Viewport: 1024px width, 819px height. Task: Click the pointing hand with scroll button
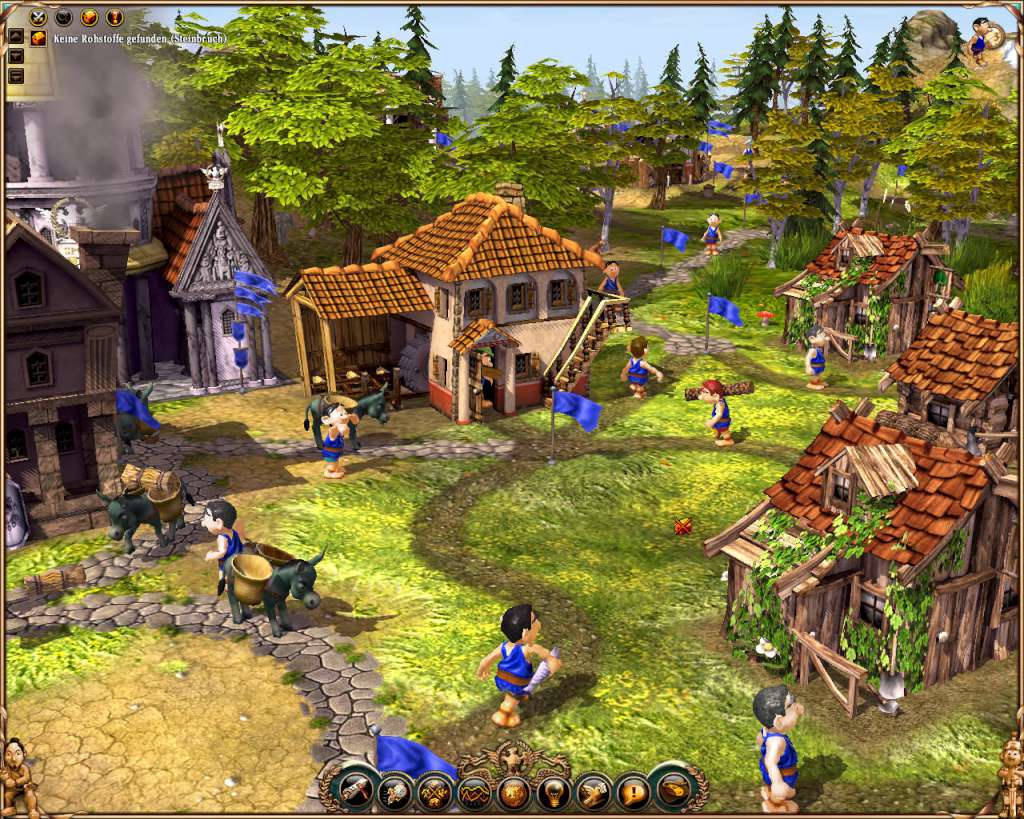(592, 793)
